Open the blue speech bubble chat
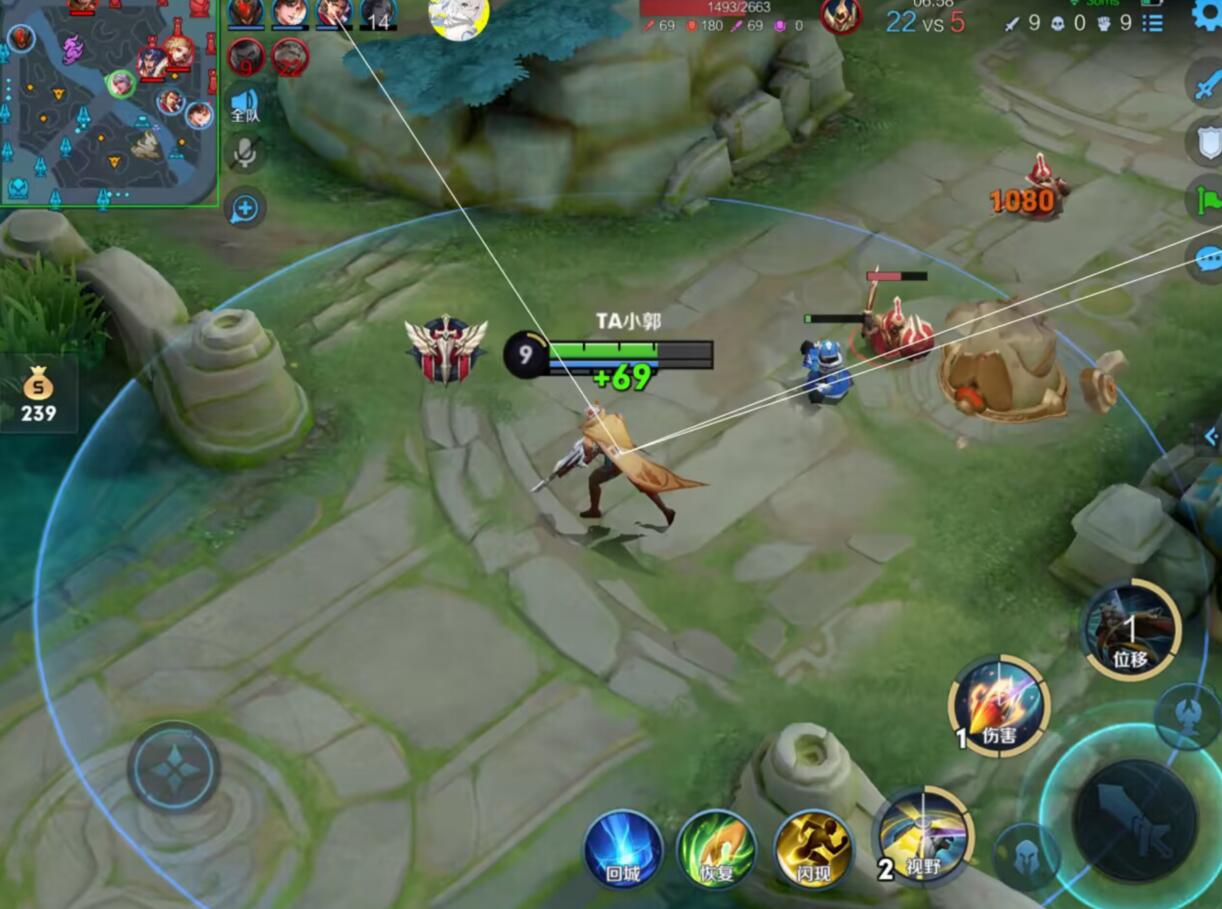 click(x=1207, y=258)
